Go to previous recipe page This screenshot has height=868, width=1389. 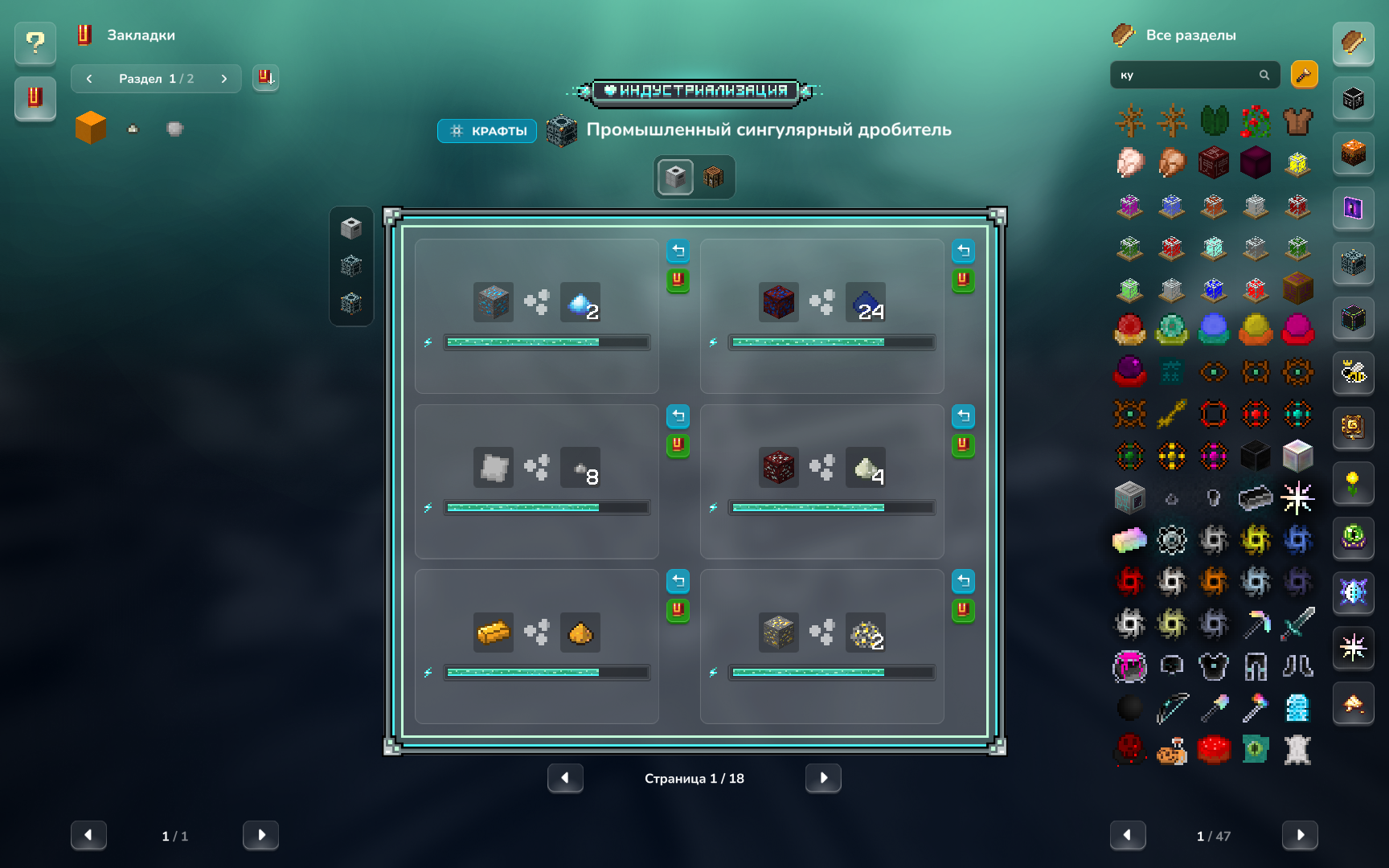[x=565, y=778]
